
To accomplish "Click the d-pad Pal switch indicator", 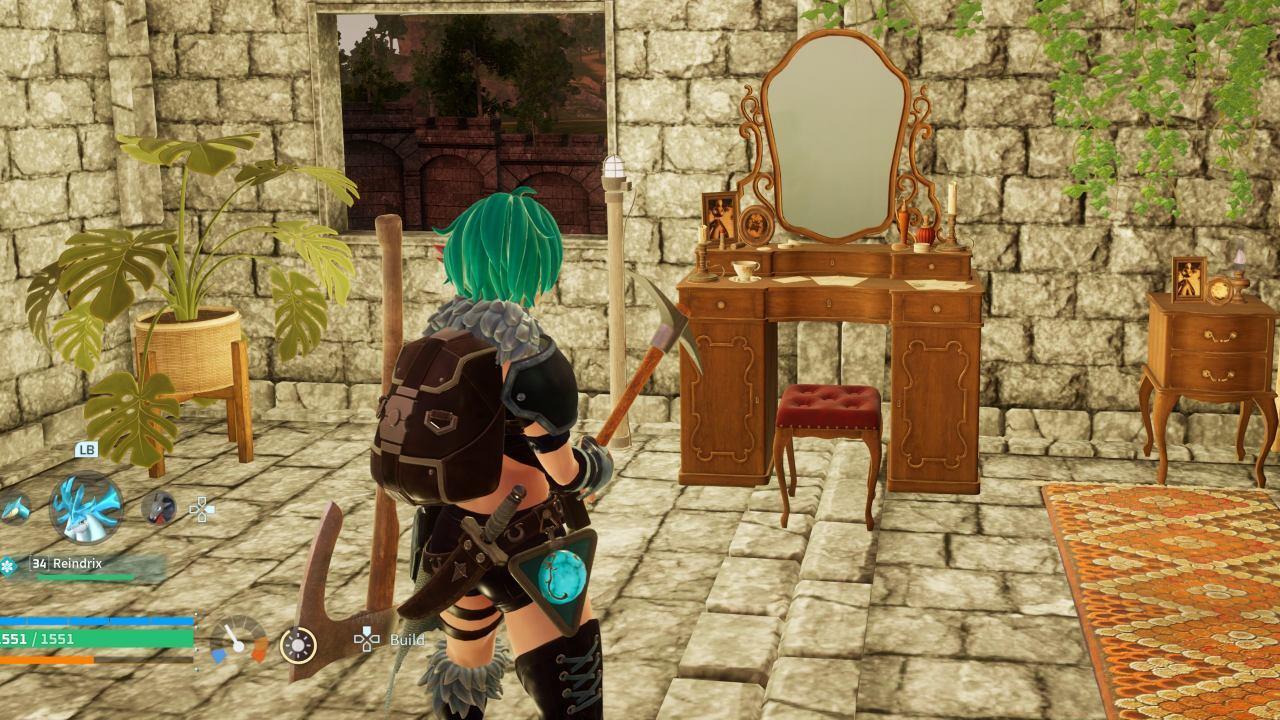I will pyautogui.click(x=202, y=509).
